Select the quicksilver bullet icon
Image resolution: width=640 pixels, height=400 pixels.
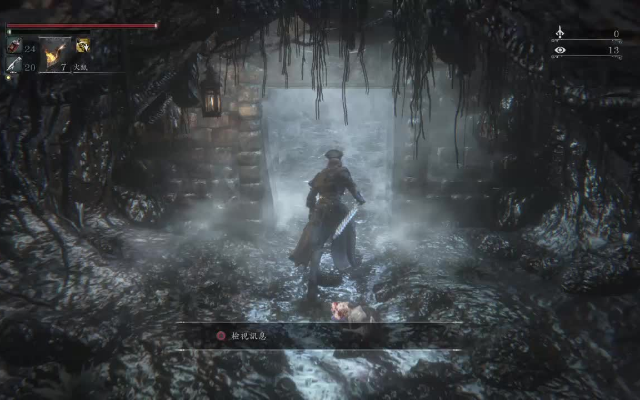[14, 66]
